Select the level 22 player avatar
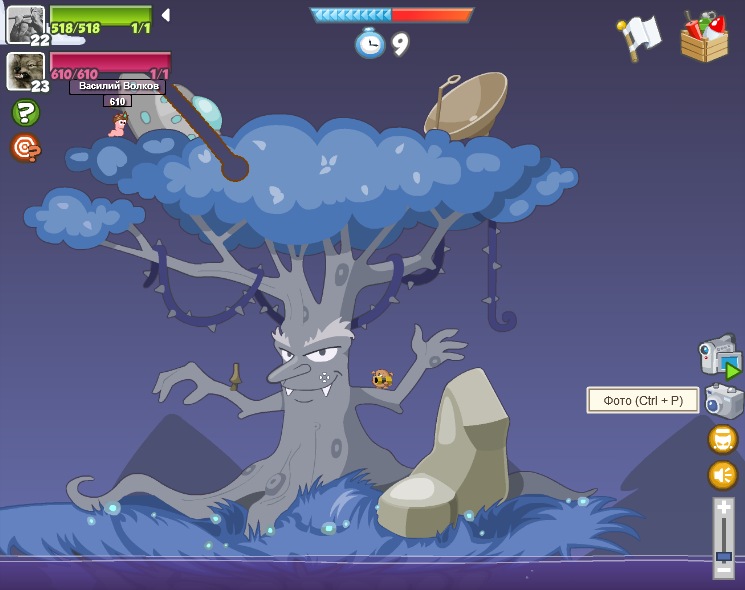The image size is (745, 590). 25,24
